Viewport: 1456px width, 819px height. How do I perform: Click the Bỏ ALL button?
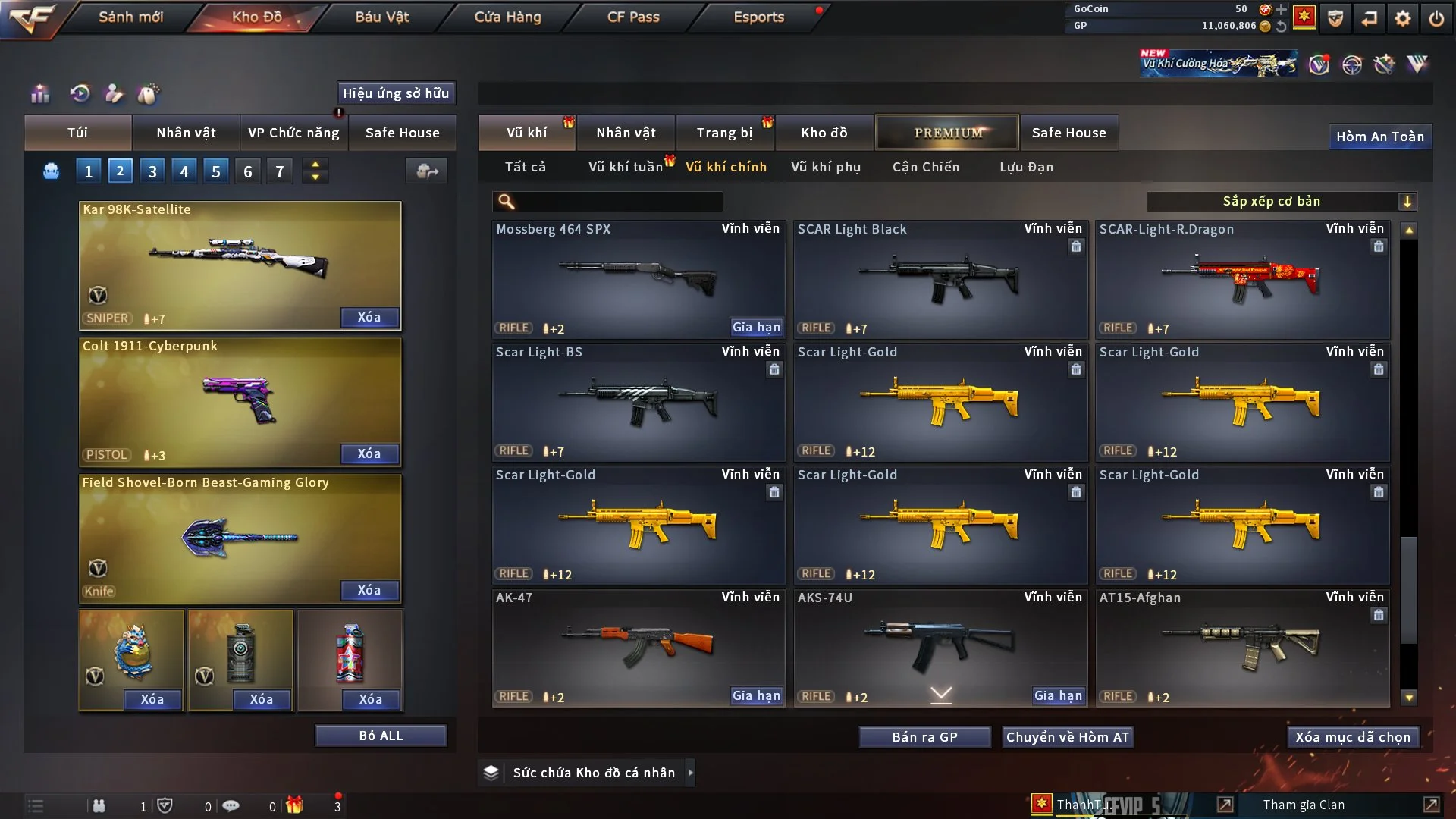(381, 736)
